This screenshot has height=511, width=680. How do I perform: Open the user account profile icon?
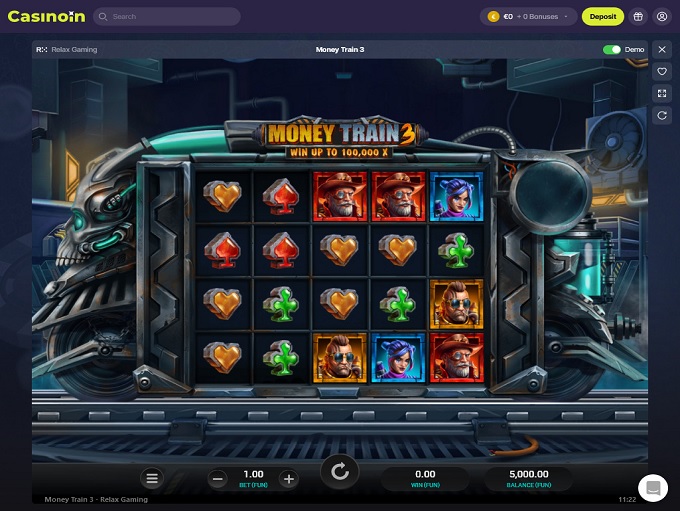click(x=662, y=17)
